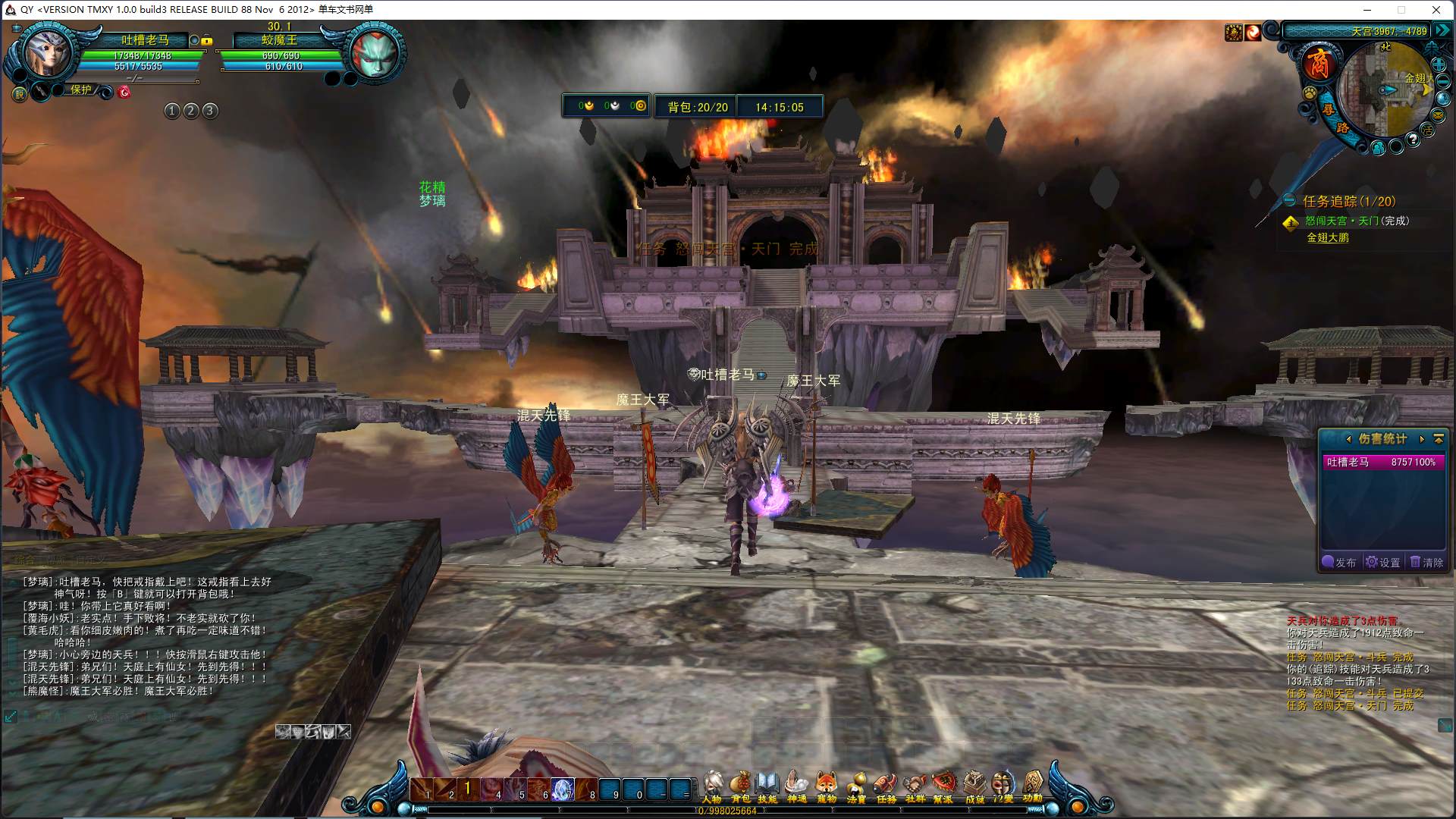Open the 任务 quest log icon
This screenshot has height=819, width=1456.
click(886, 786)
